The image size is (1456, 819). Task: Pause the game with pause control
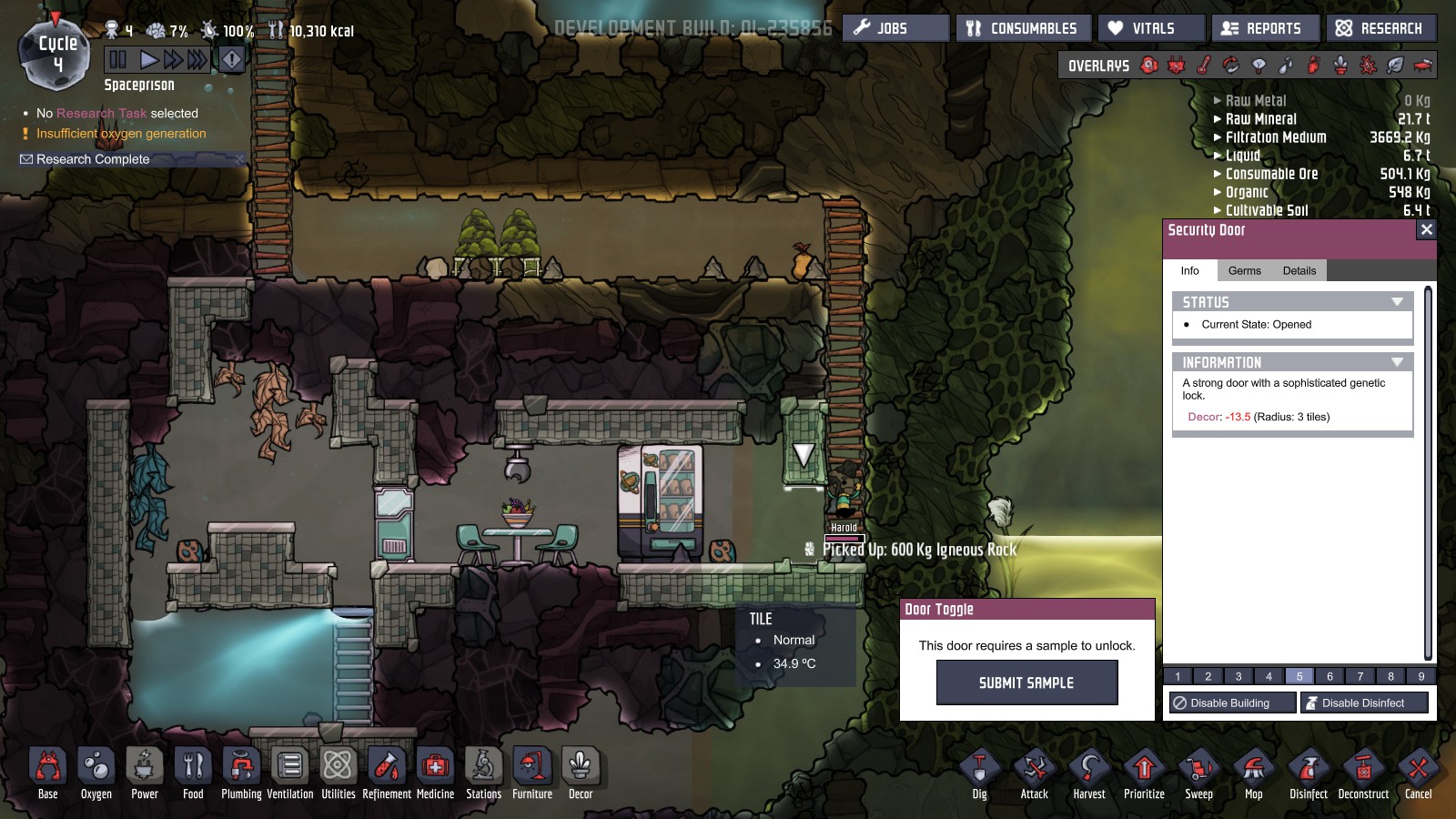click(118, 59)
